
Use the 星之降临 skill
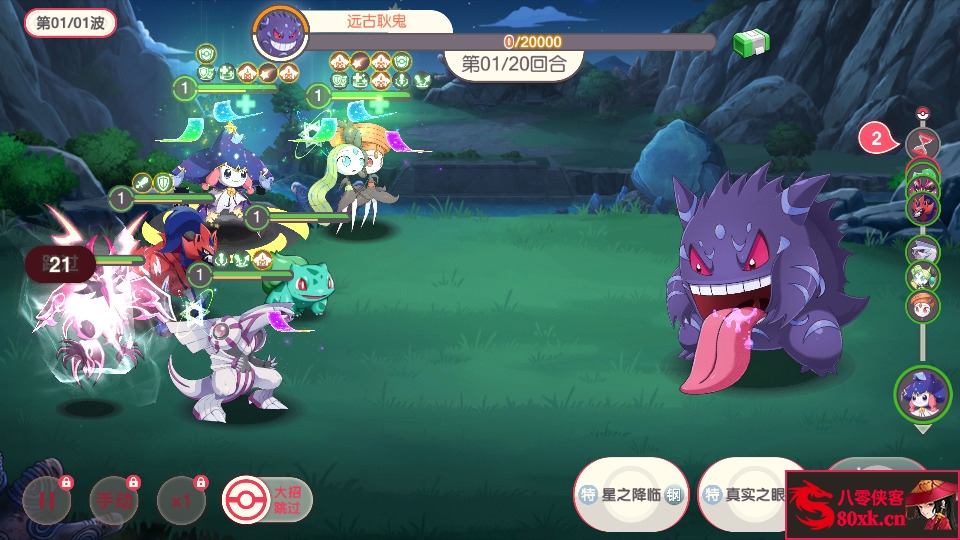631,494
